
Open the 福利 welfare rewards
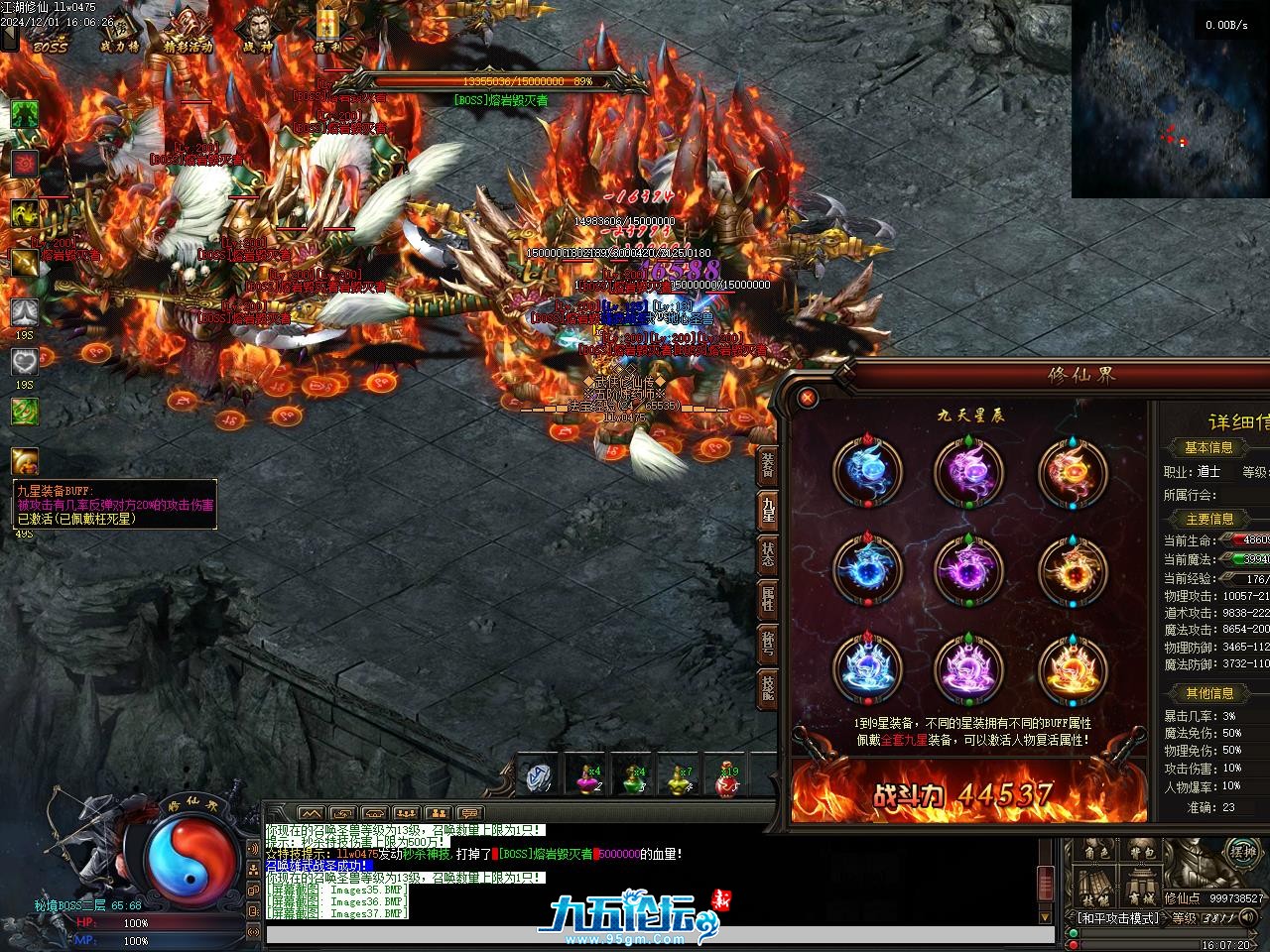(326, 30)
